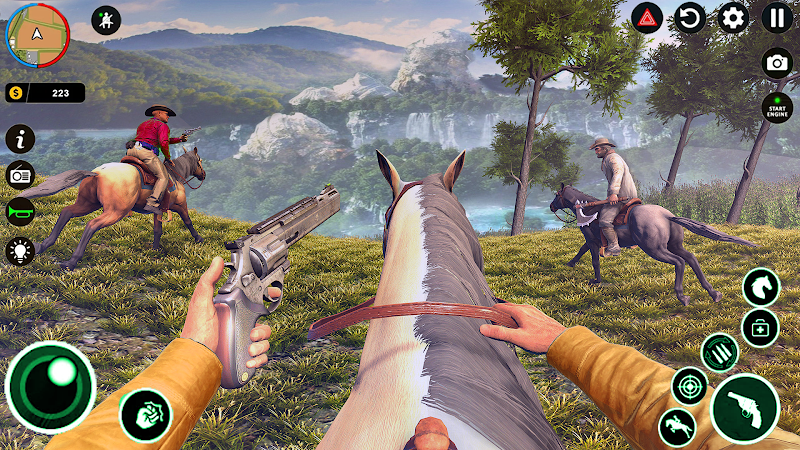Activate the red hazard triangle button
800x450 pixels.
click(x=647, y=18)
